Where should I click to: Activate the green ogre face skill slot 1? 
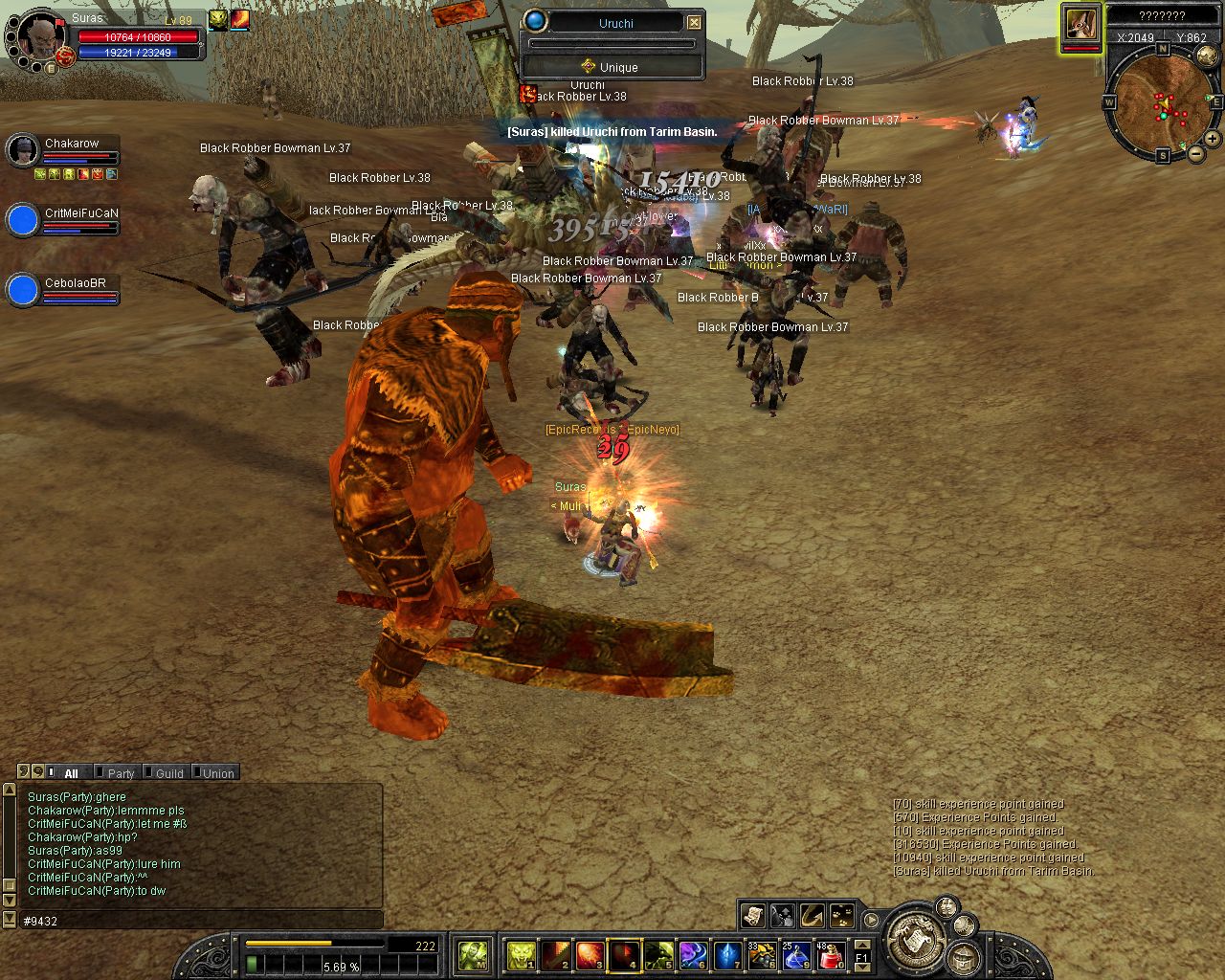click(x=521, y=954)
